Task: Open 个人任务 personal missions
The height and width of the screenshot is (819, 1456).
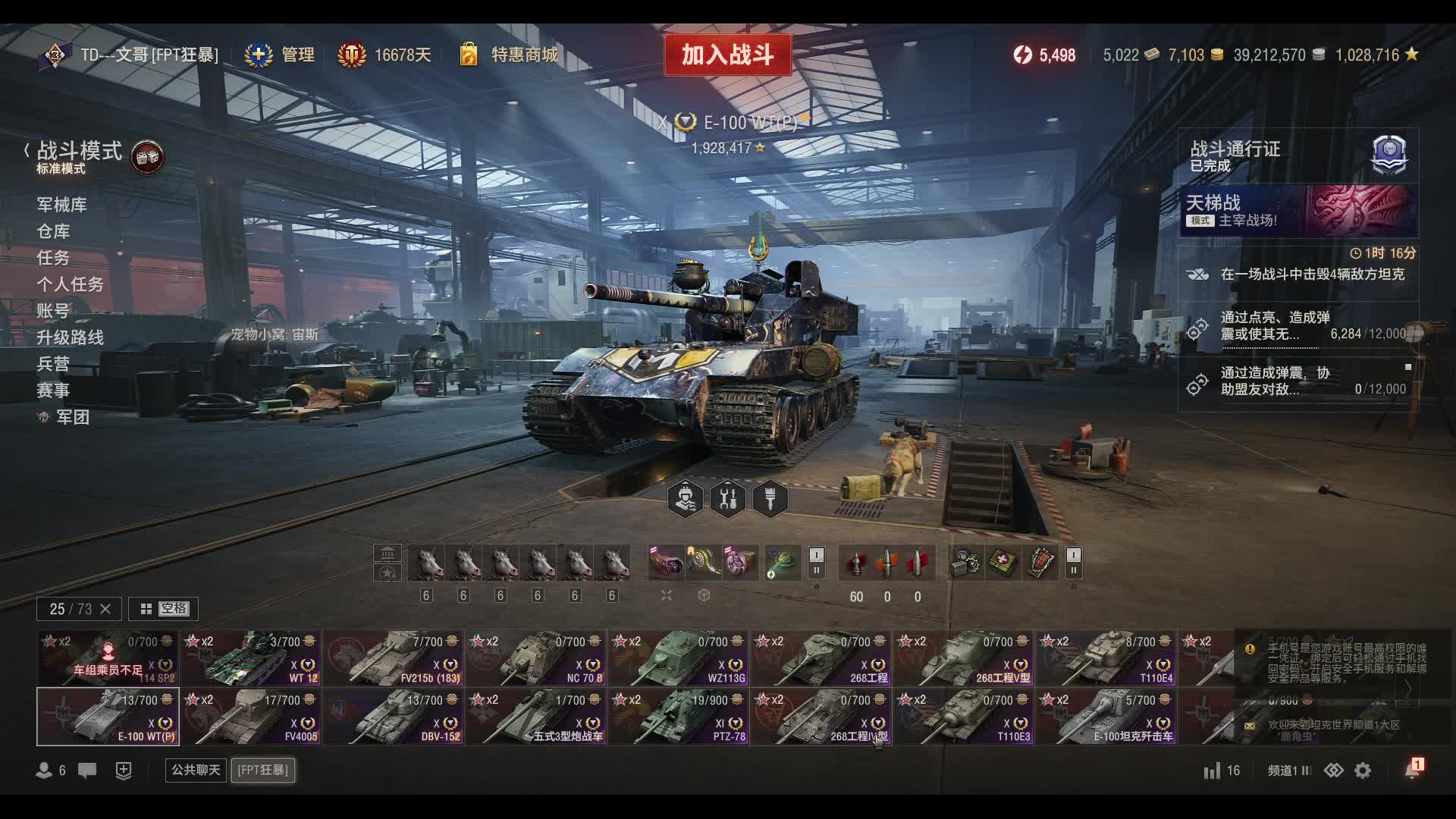Action: pyautogui.click(x=70, y=284)
